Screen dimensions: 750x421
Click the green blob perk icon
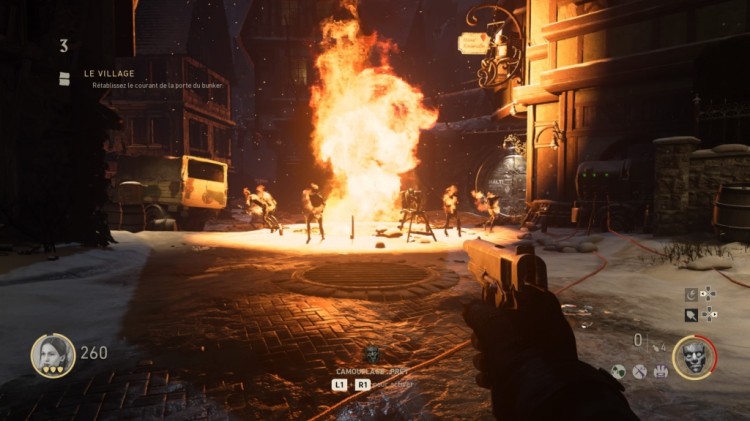(619, 371)
